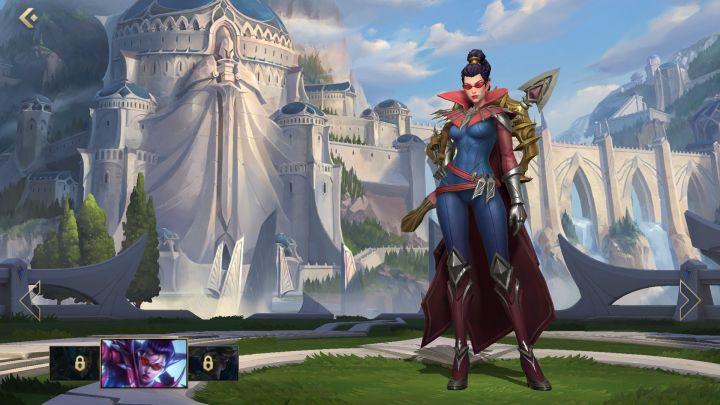Viewport: 720px width, 405px height.
Task: Choose the locked skin right of Vayne's portrait
Action: [x=212, y=363]
